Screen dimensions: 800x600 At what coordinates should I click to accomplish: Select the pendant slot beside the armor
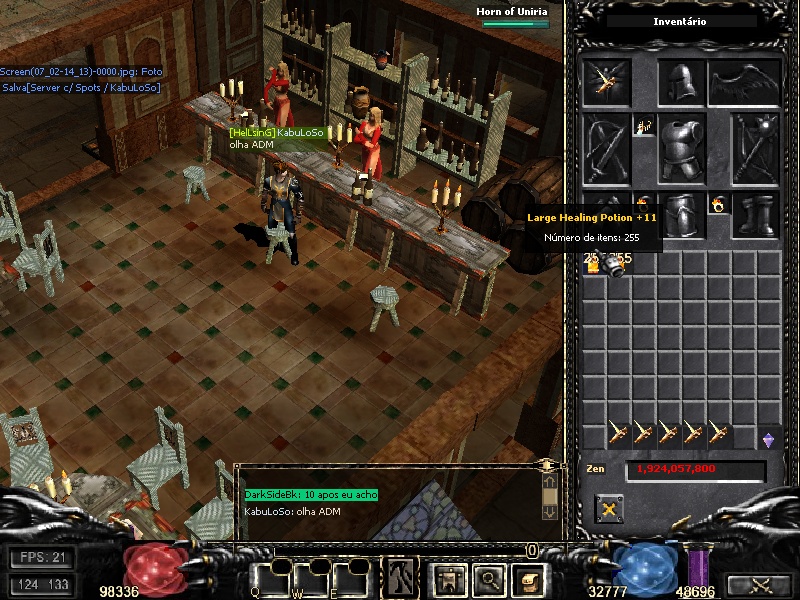(x=644, y=128)
